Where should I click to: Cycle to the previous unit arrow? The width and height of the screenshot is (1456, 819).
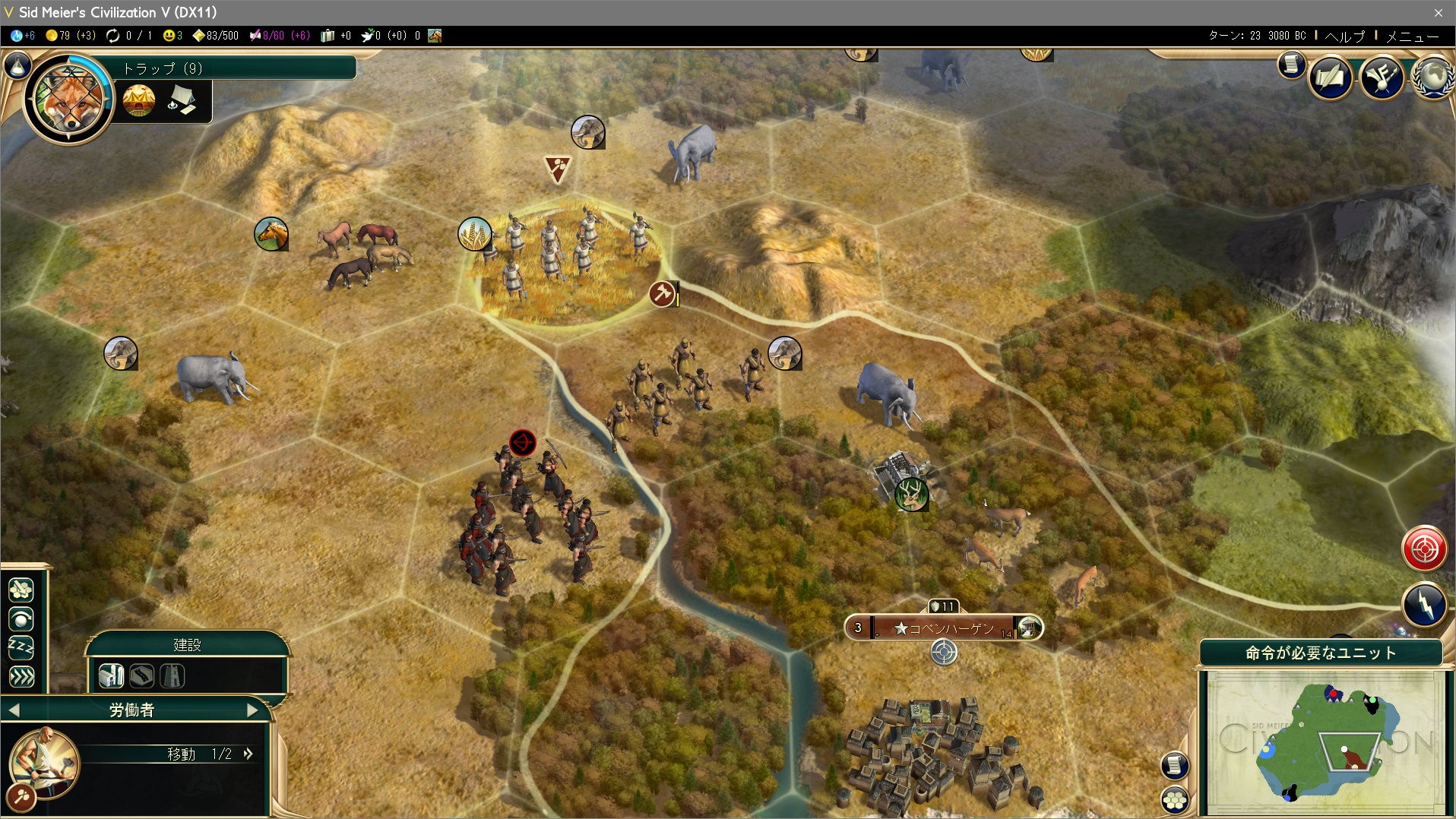14,710
